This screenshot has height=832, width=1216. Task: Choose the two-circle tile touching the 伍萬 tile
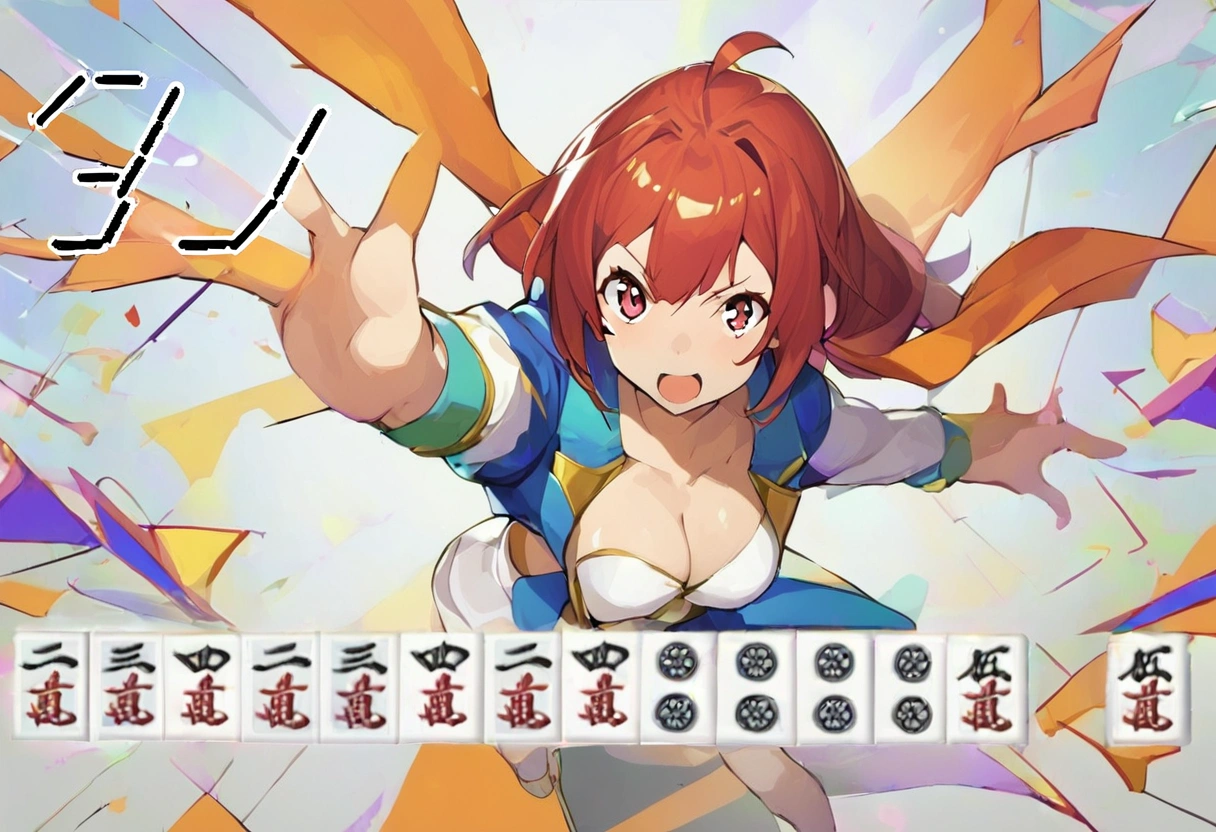click(911, 689)
